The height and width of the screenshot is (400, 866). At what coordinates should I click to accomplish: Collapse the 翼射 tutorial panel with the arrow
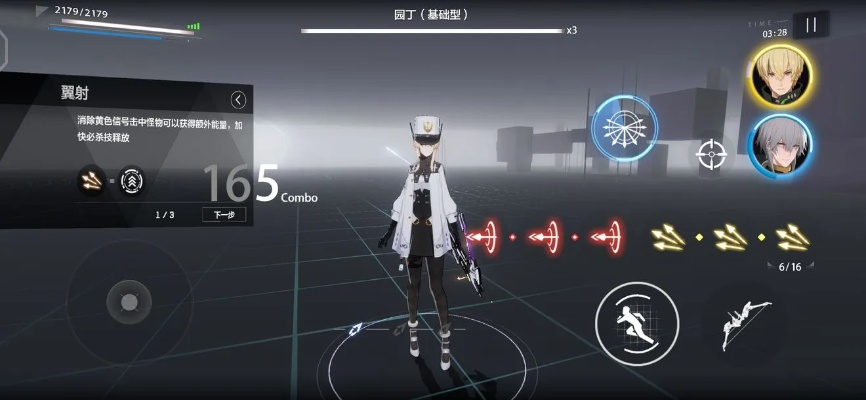238,99
